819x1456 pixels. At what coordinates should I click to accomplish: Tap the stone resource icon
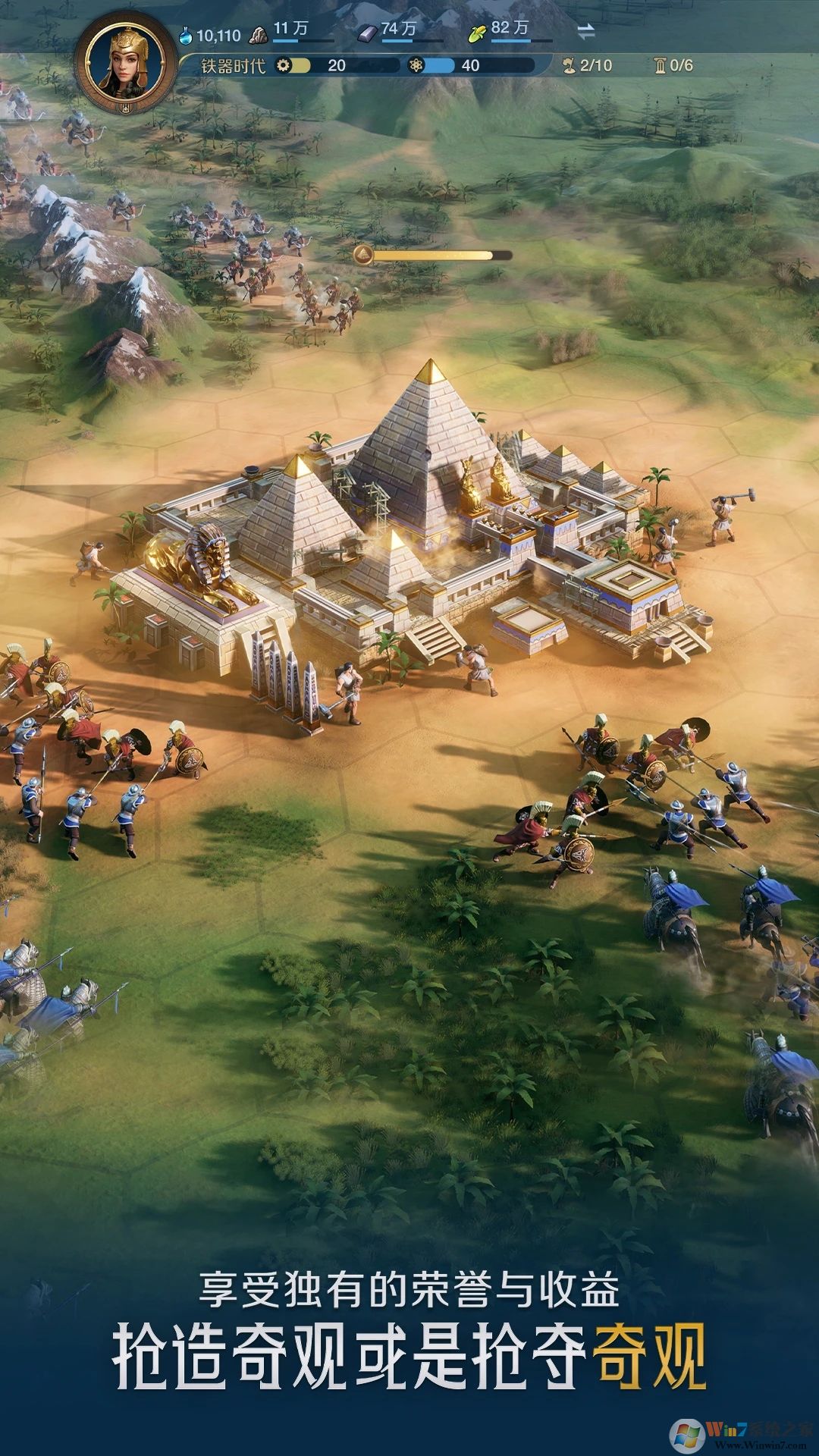tap(259, 33)
